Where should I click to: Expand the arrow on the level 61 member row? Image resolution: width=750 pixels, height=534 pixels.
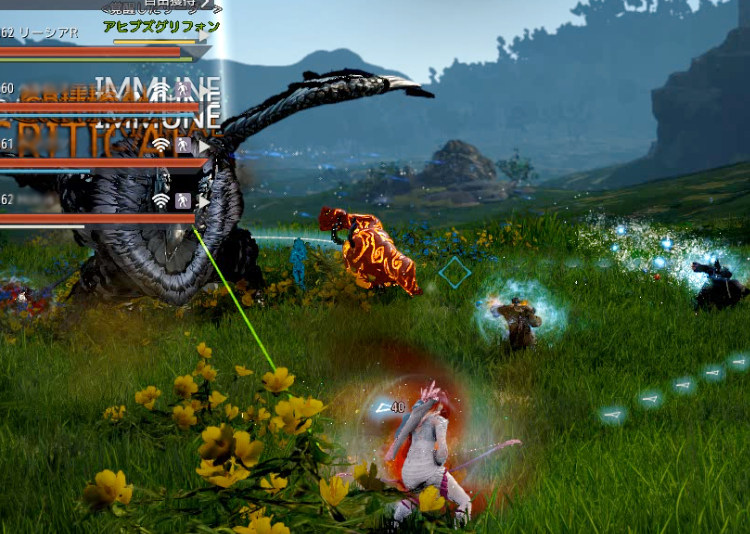(x=204, y=145)
